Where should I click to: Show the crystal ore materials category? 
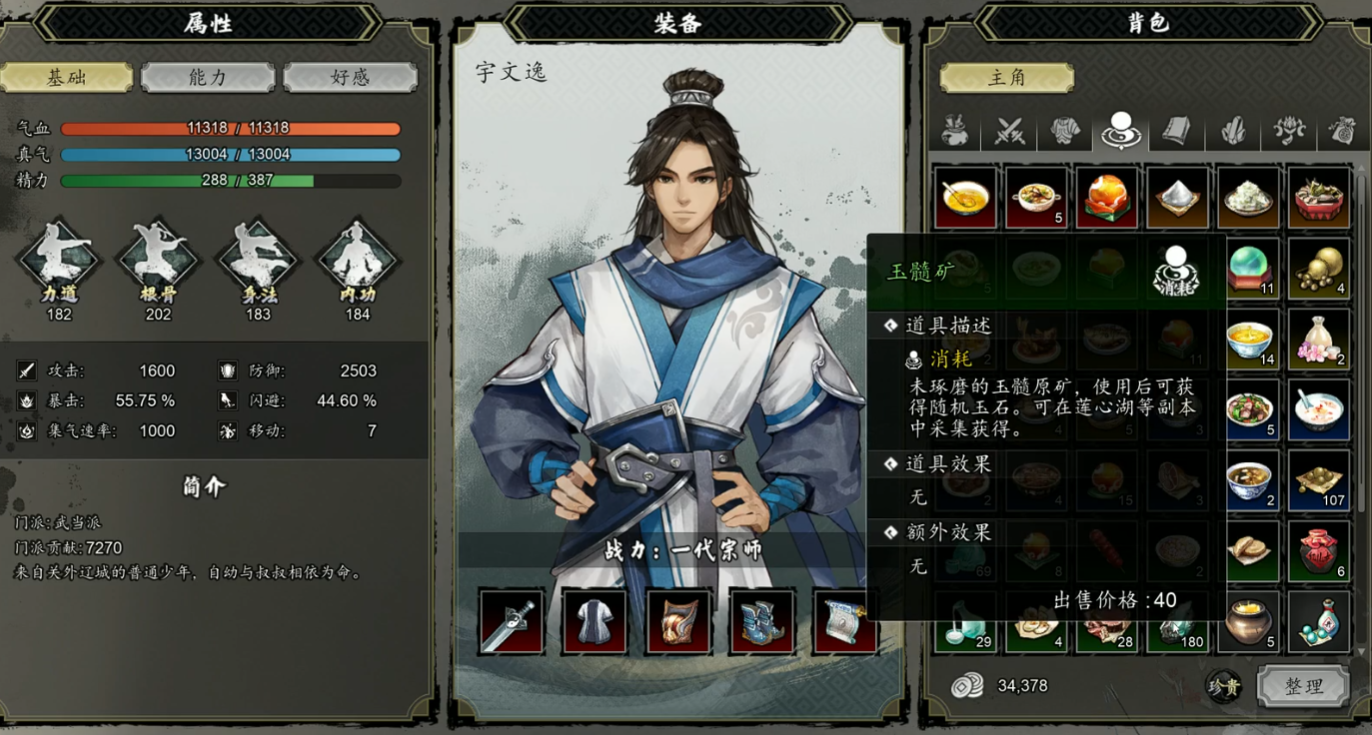tap(1233, 131)
